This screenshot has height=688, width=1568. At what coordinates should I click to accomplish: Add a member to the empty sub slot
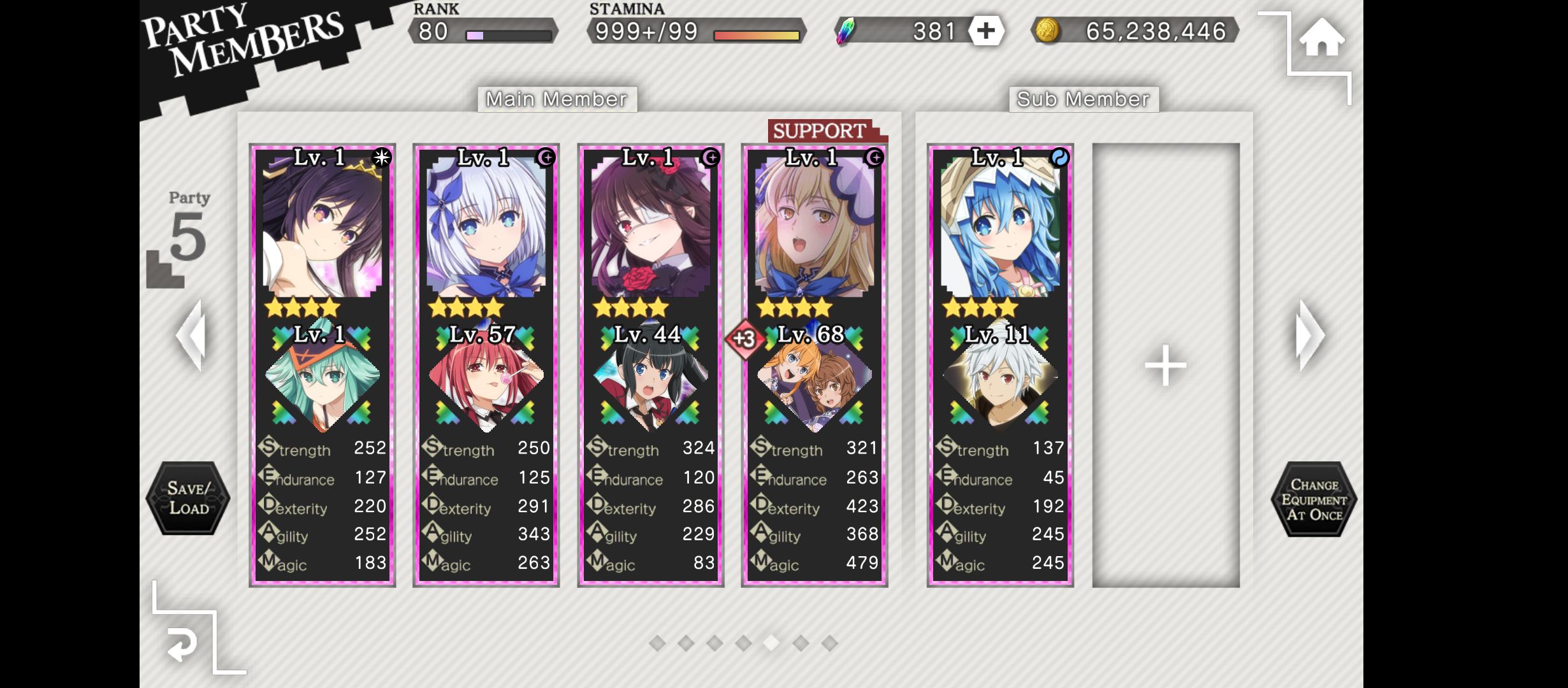coord(1165,365)
